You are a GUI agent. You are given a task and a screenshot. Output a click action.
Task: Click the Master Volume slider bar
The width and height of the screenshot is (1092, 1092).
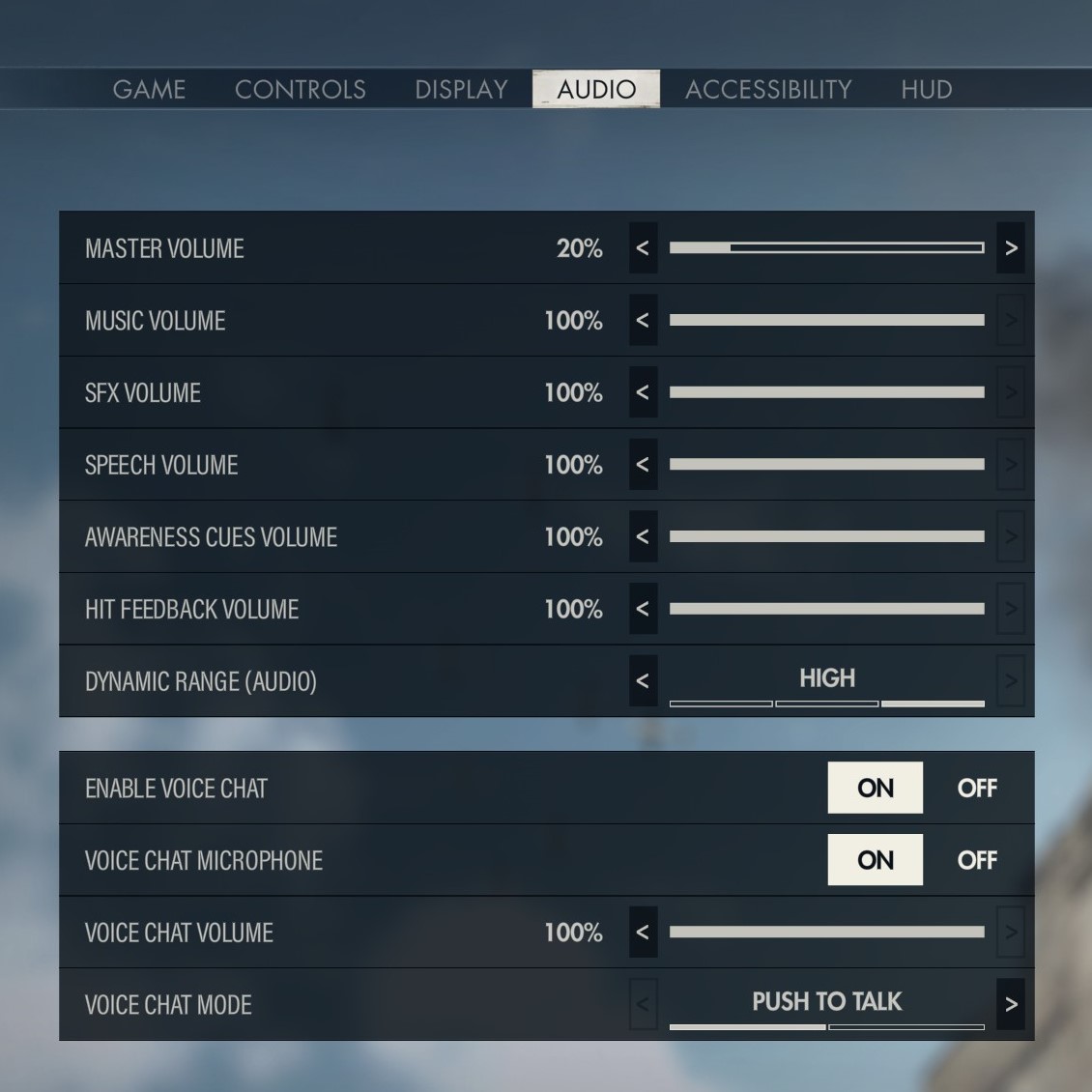(826, 248)
